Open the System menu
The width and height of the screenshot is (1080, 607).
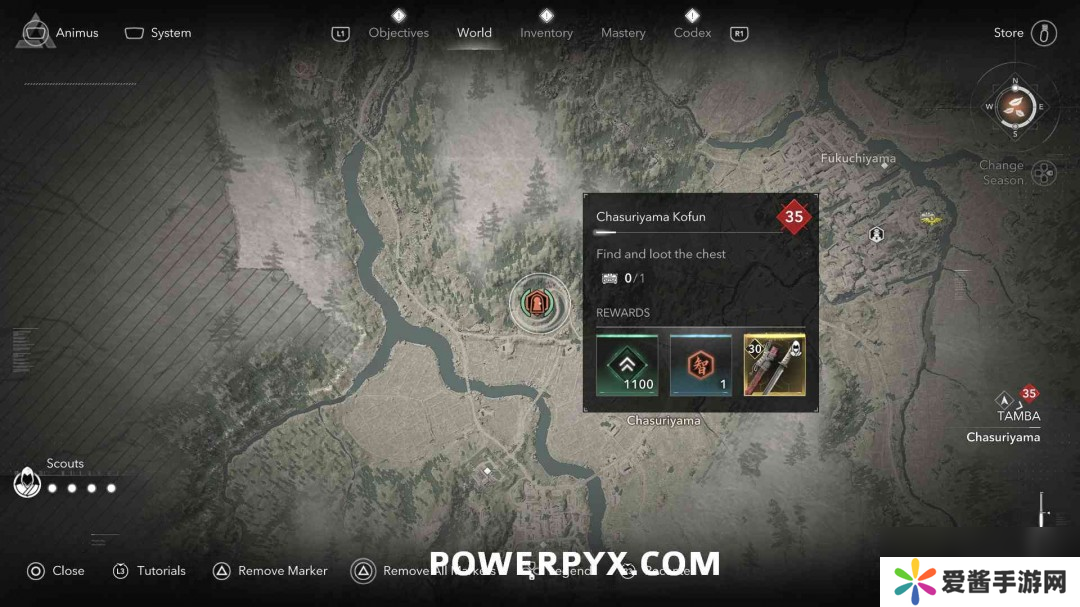[x=158, y=33]
